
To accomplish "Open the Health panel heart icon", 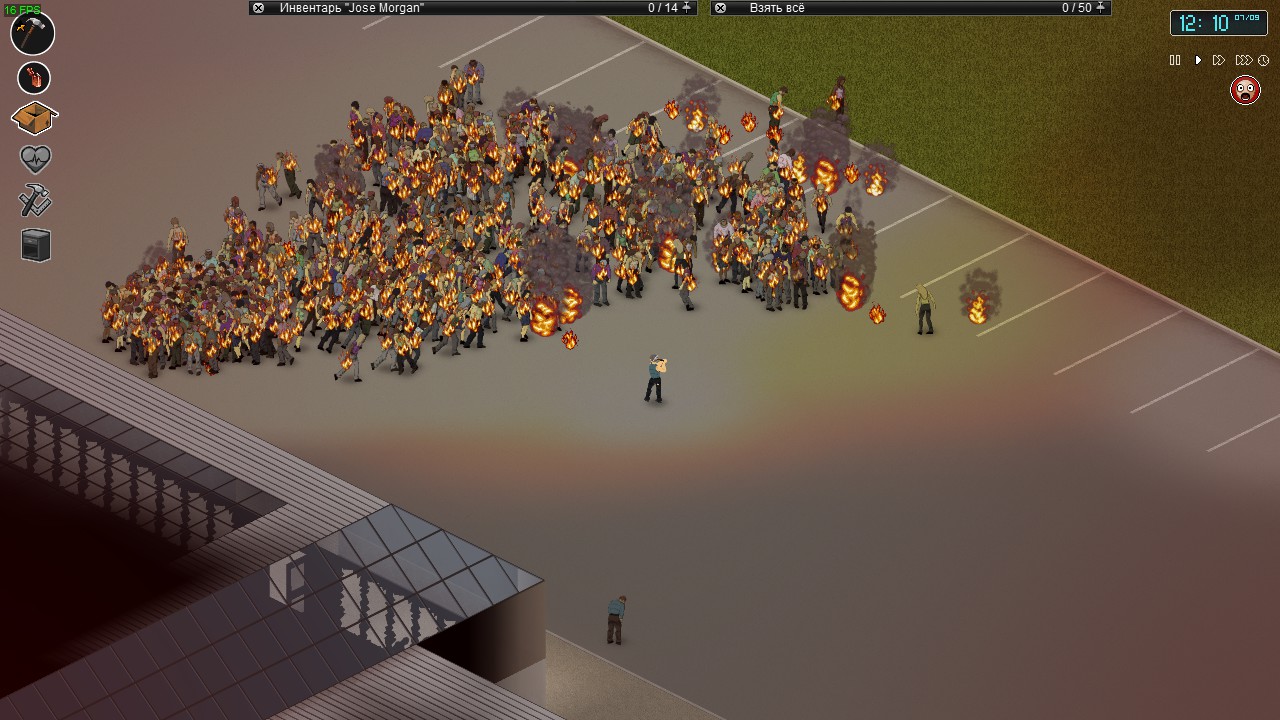I will point(33,159).
